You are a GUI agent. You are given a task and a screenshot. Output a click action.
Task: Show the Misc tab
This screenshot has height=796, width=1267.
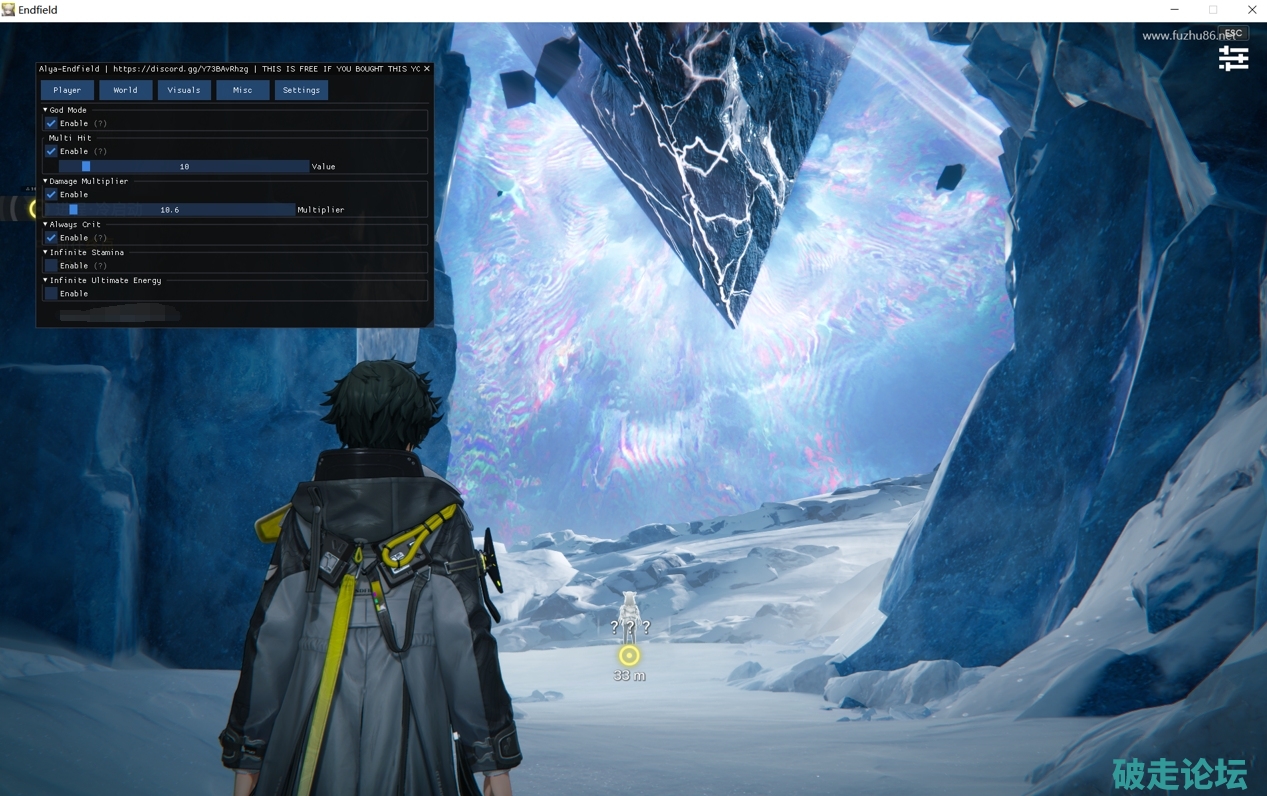tap(243, 90)
